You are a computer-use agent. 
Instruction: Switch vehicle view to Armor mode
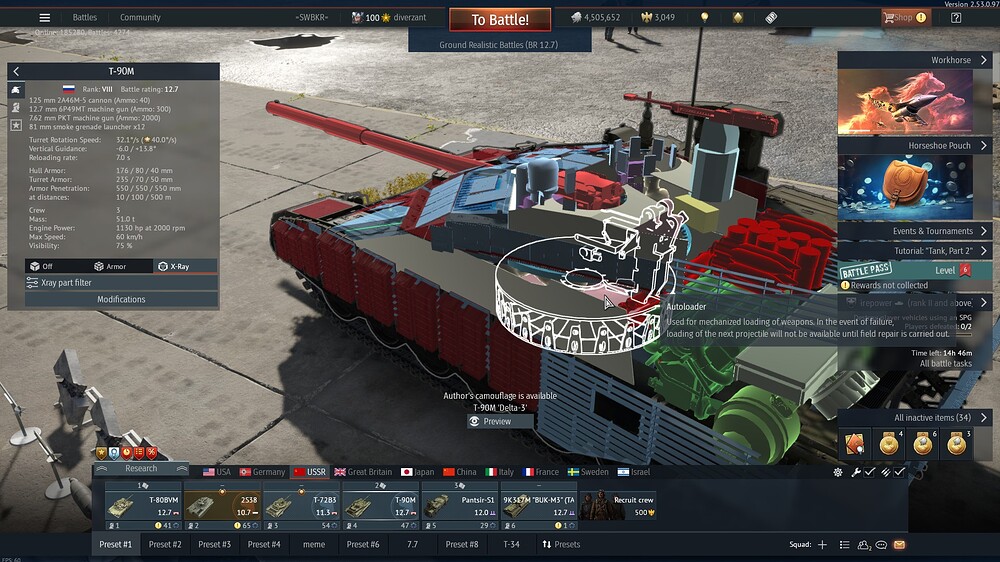click(110, 266)
